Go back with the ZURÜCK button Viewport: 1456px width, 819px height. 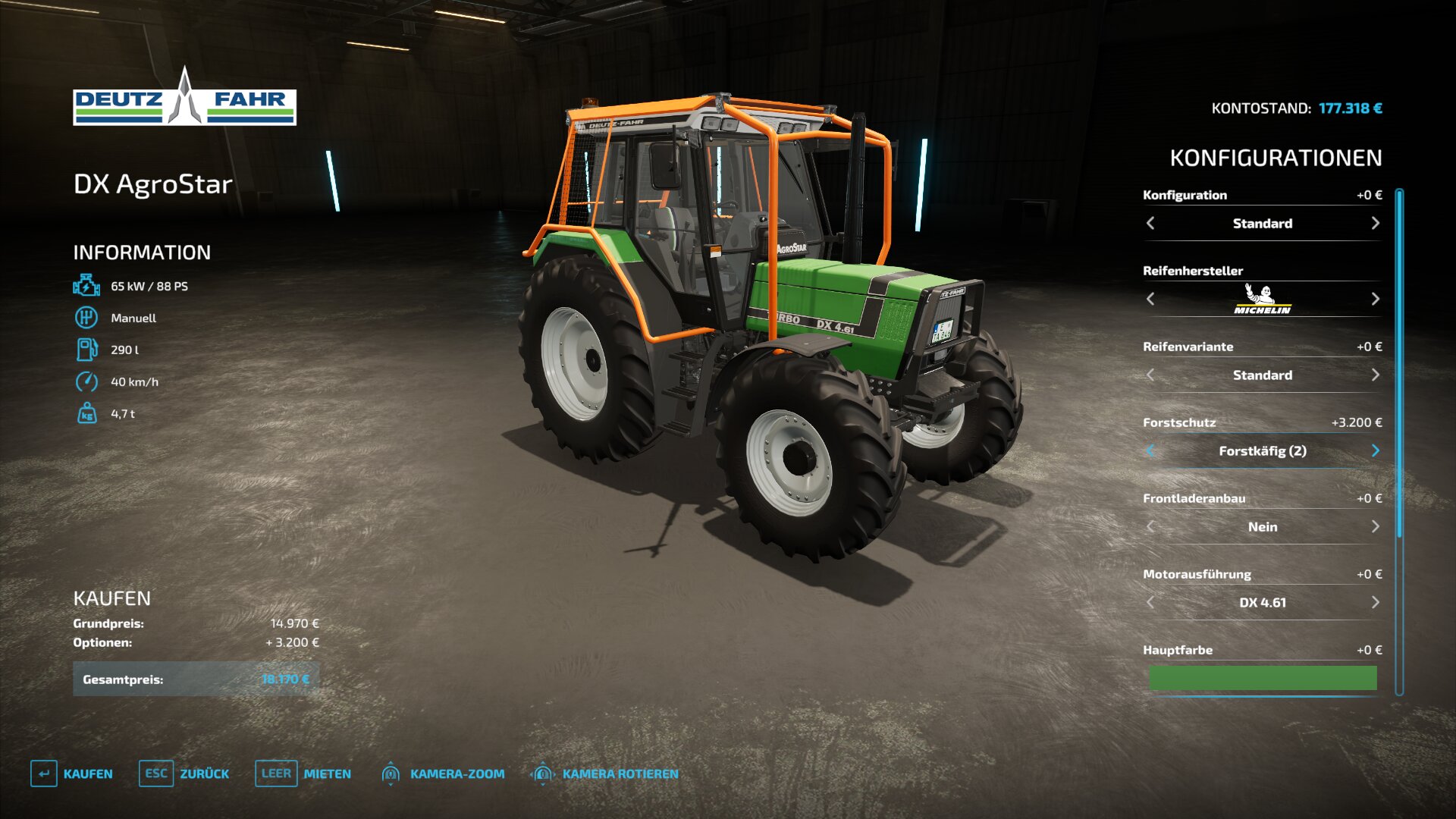[184, 773]
